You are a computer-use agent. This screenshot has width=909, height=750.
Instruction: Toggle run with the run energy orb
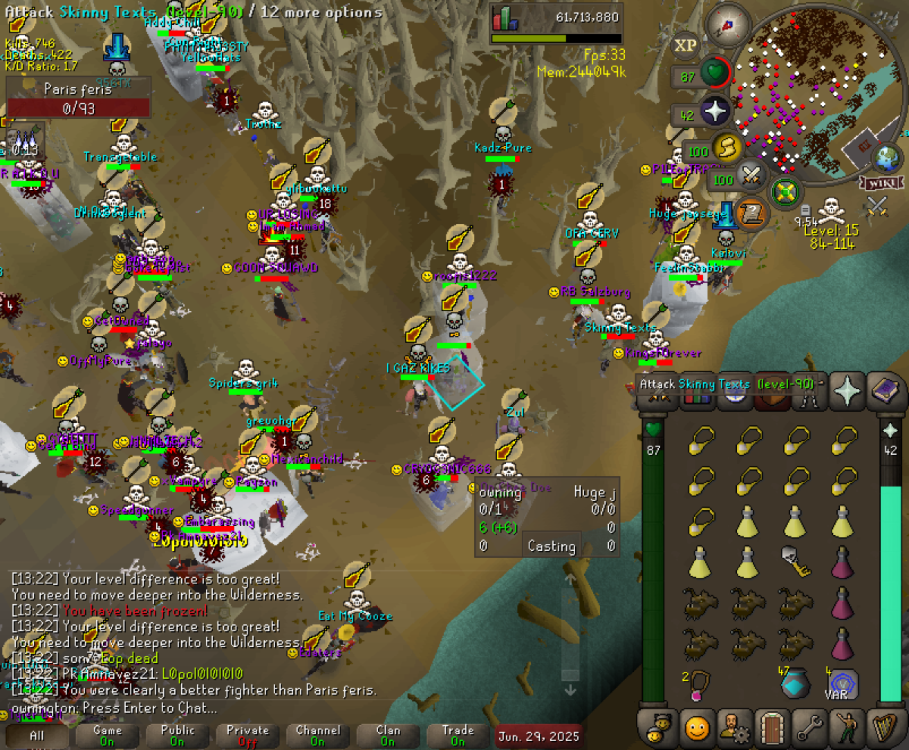pyautogui.click(x=726, y=150)
